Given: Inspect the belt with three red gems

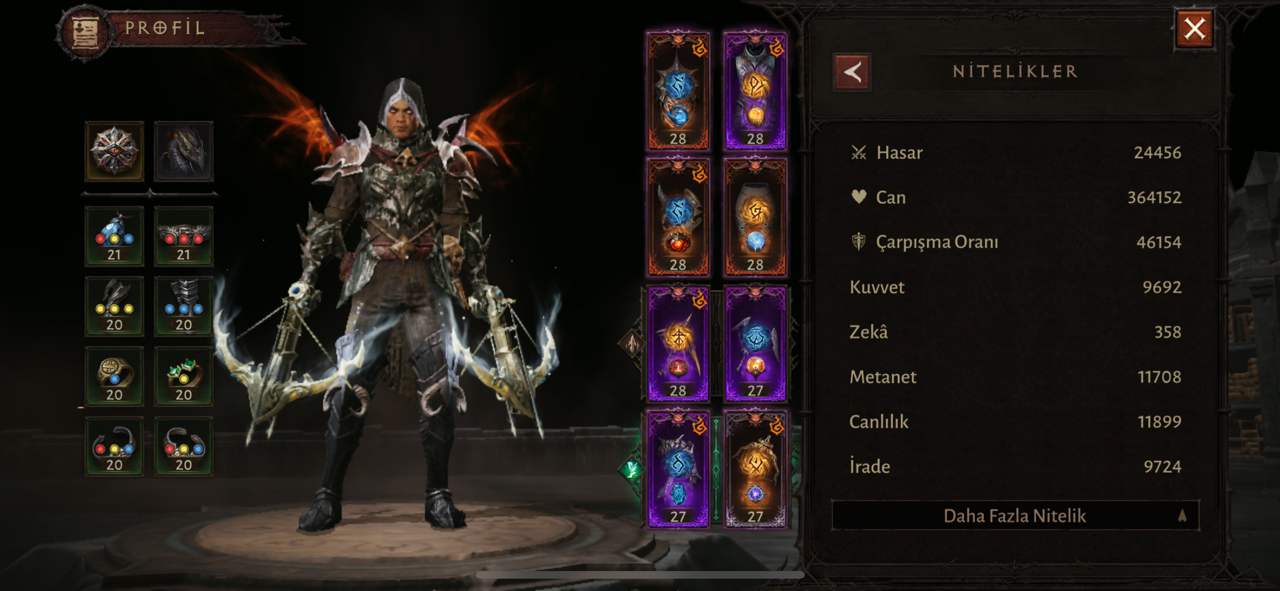Looking at the screenshot, I should 184,235.
